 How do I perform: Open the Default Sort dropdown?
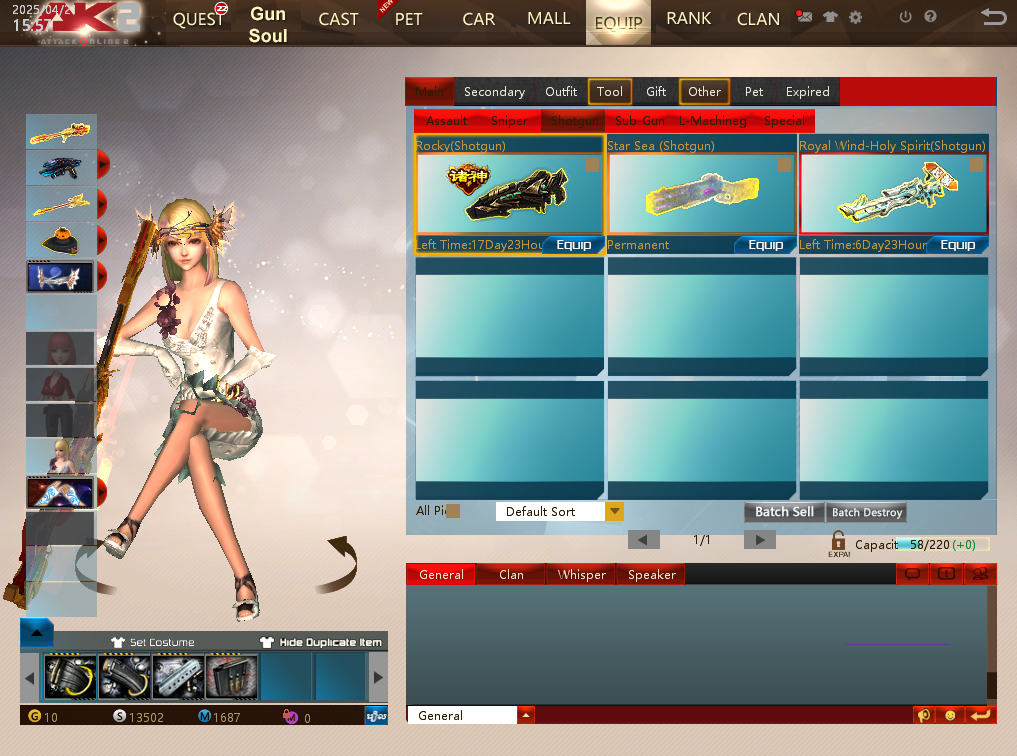[614, 512]
